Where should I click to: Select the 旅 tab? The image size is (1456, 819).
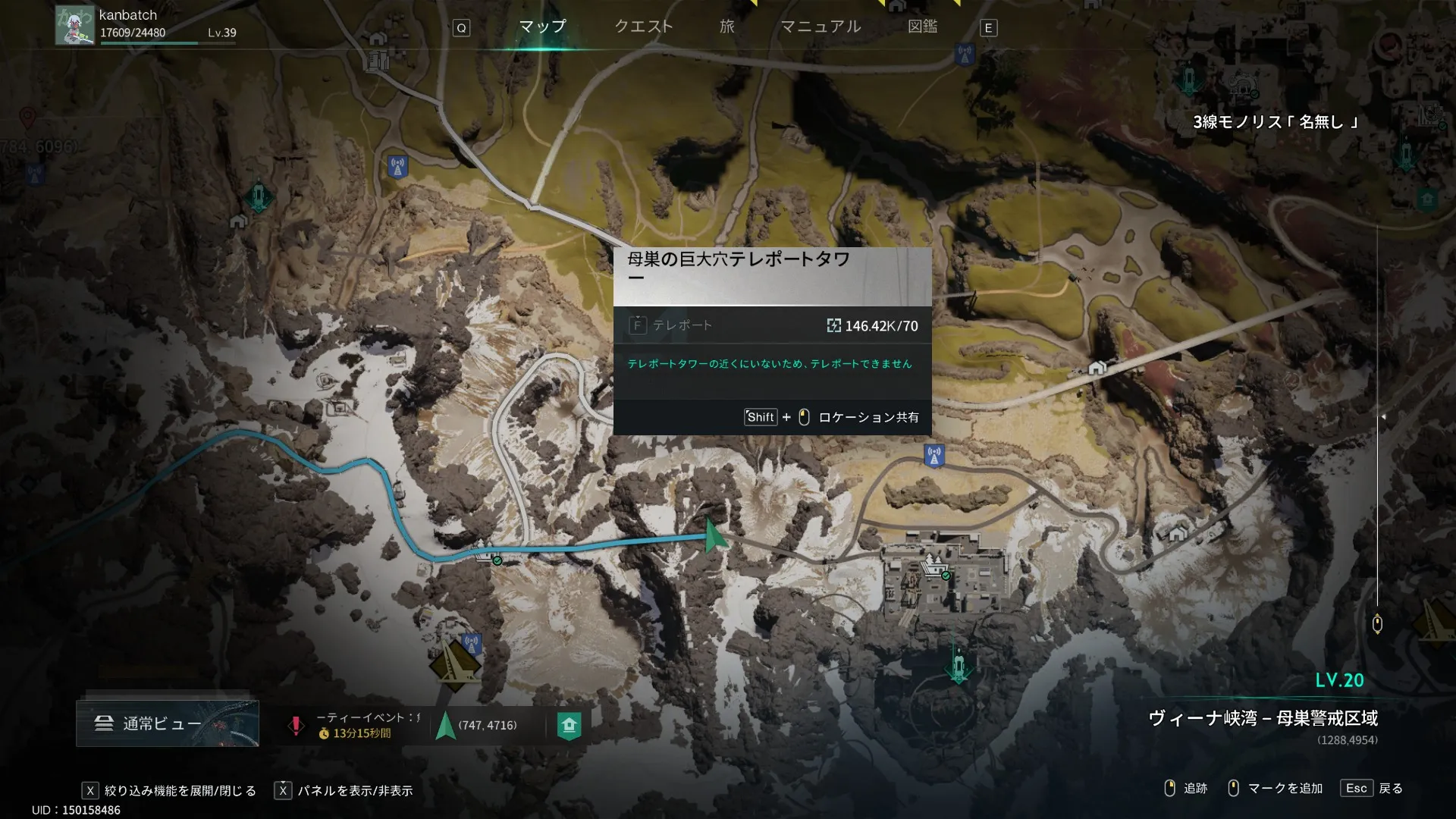(727, 27)
